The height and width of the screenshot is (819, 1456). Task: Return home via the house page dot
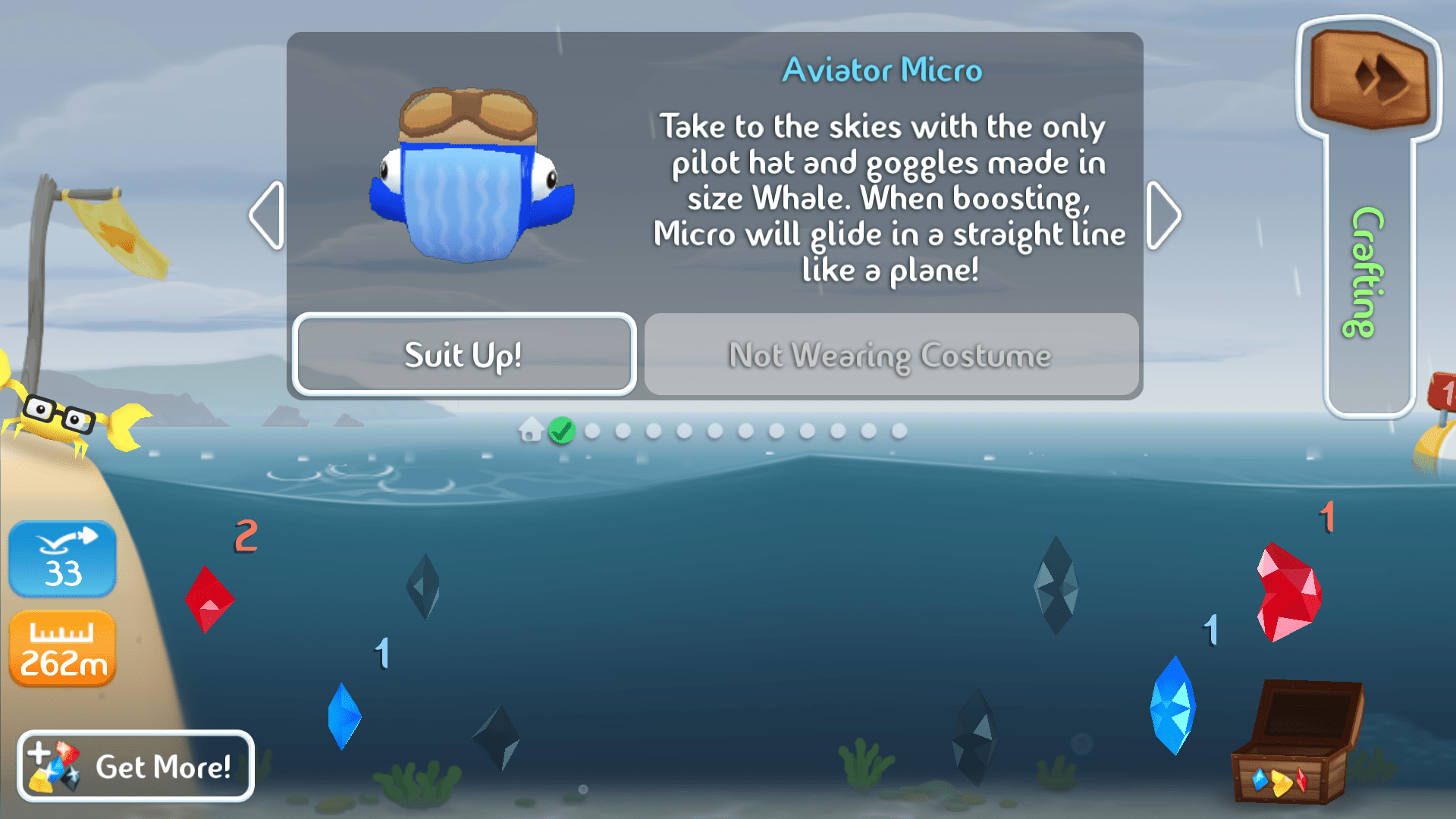tap(529, 431)
